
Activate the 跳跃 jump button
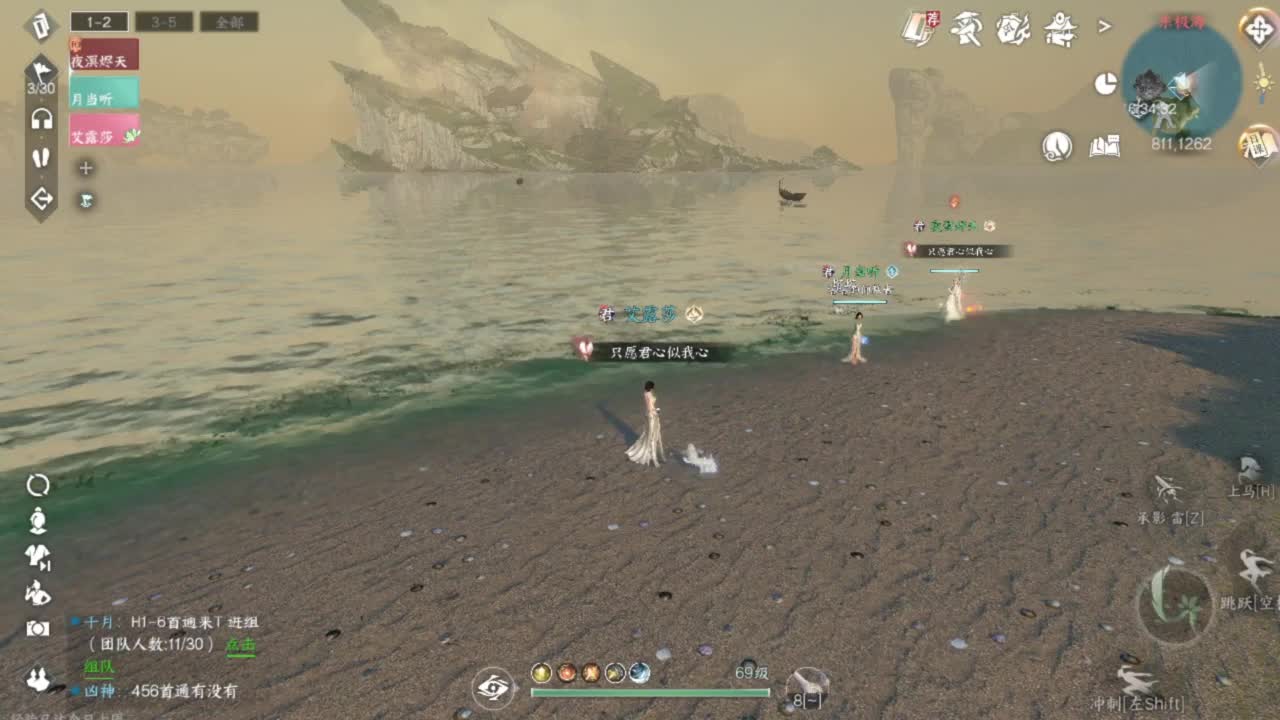(x=1251, y=580)
